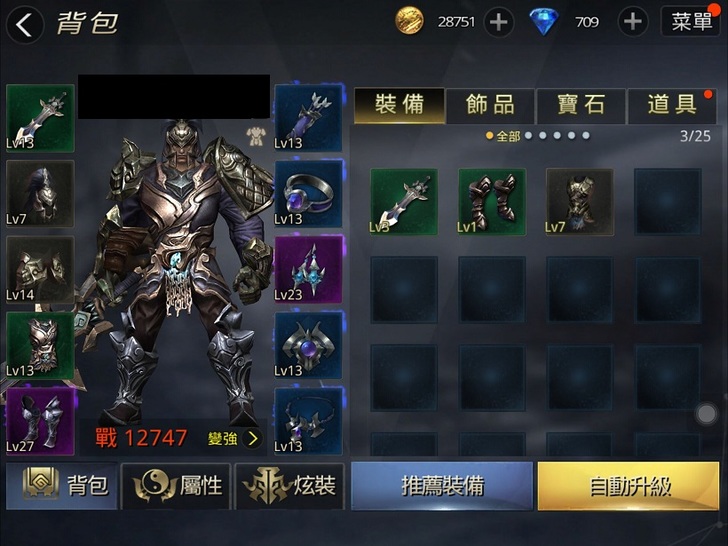Tap the 變強 arrow button
The image size is (728, 546).
tap(234, 438)
